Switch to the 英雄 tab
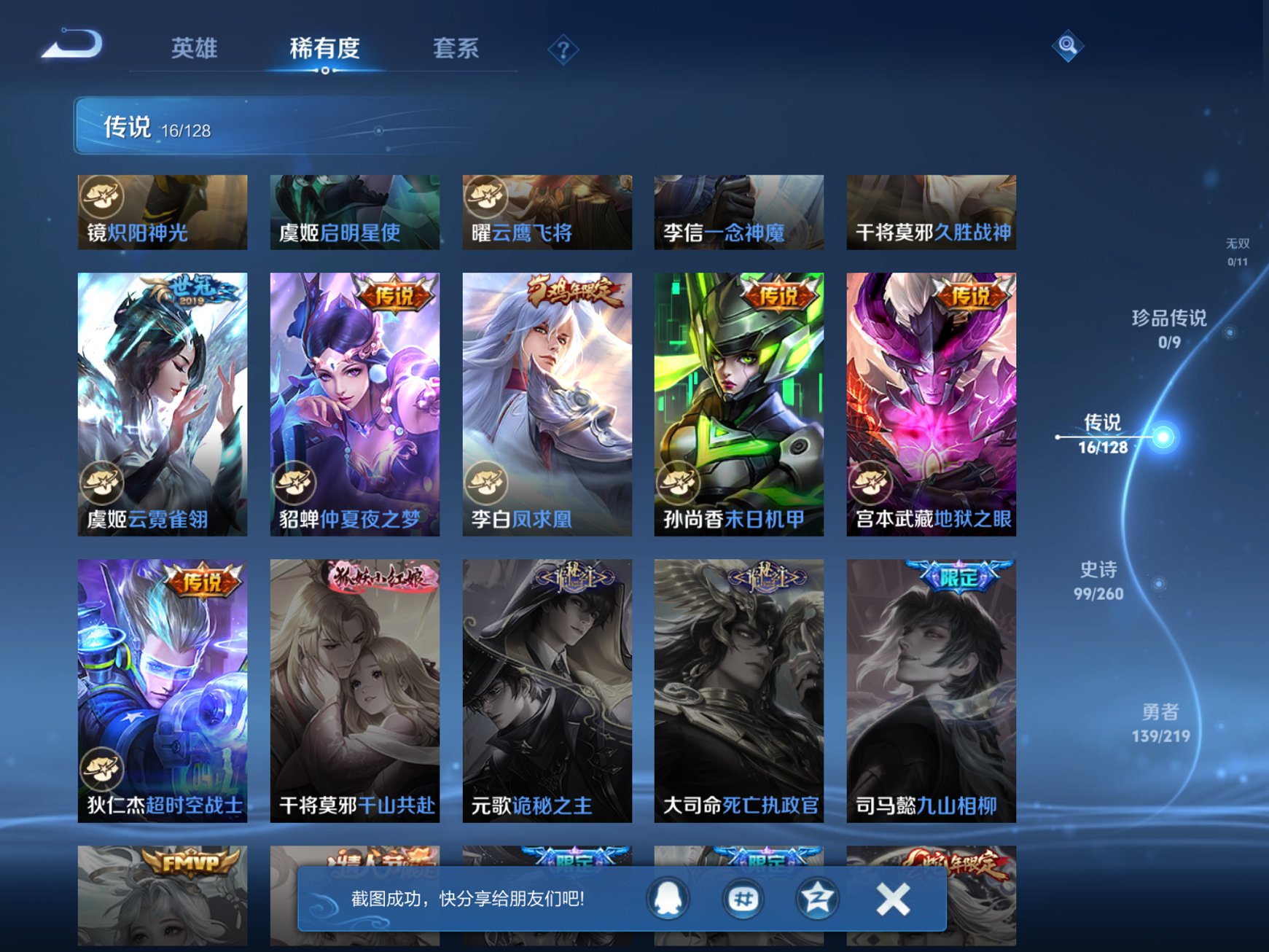1269x952 pixels. point(195,48)
